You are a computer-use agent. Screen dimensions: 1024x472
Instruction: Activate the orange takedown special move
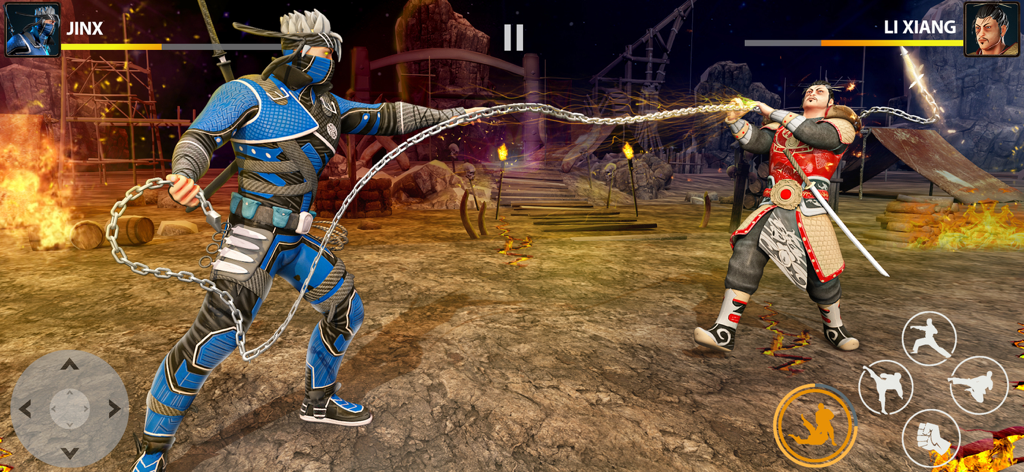[x=814, y=425]
